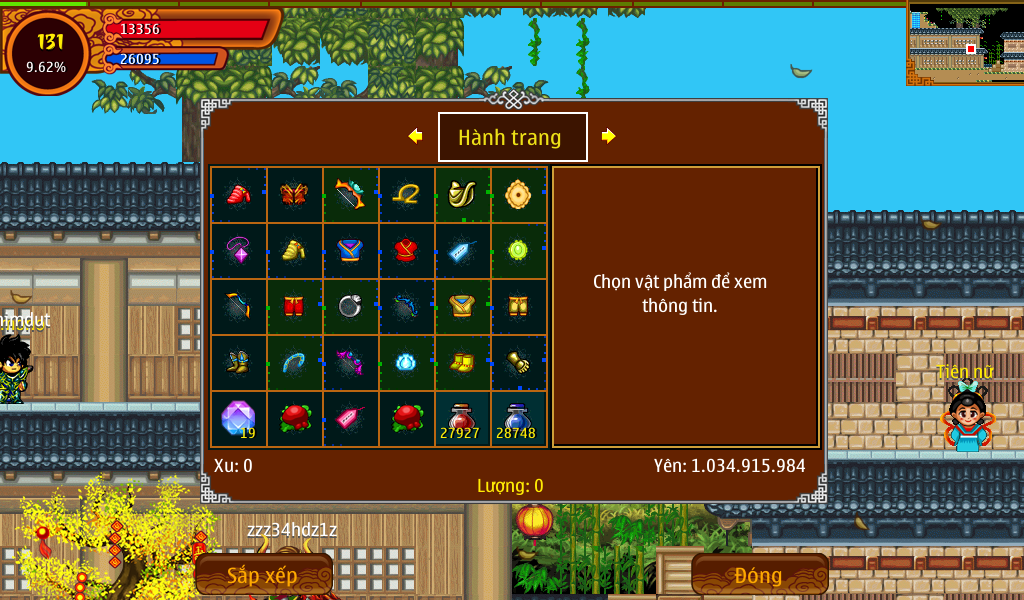Viewport: 1024px width, 600px height.
Task: Select the red butterfly wings item
Action: [294, 194]
